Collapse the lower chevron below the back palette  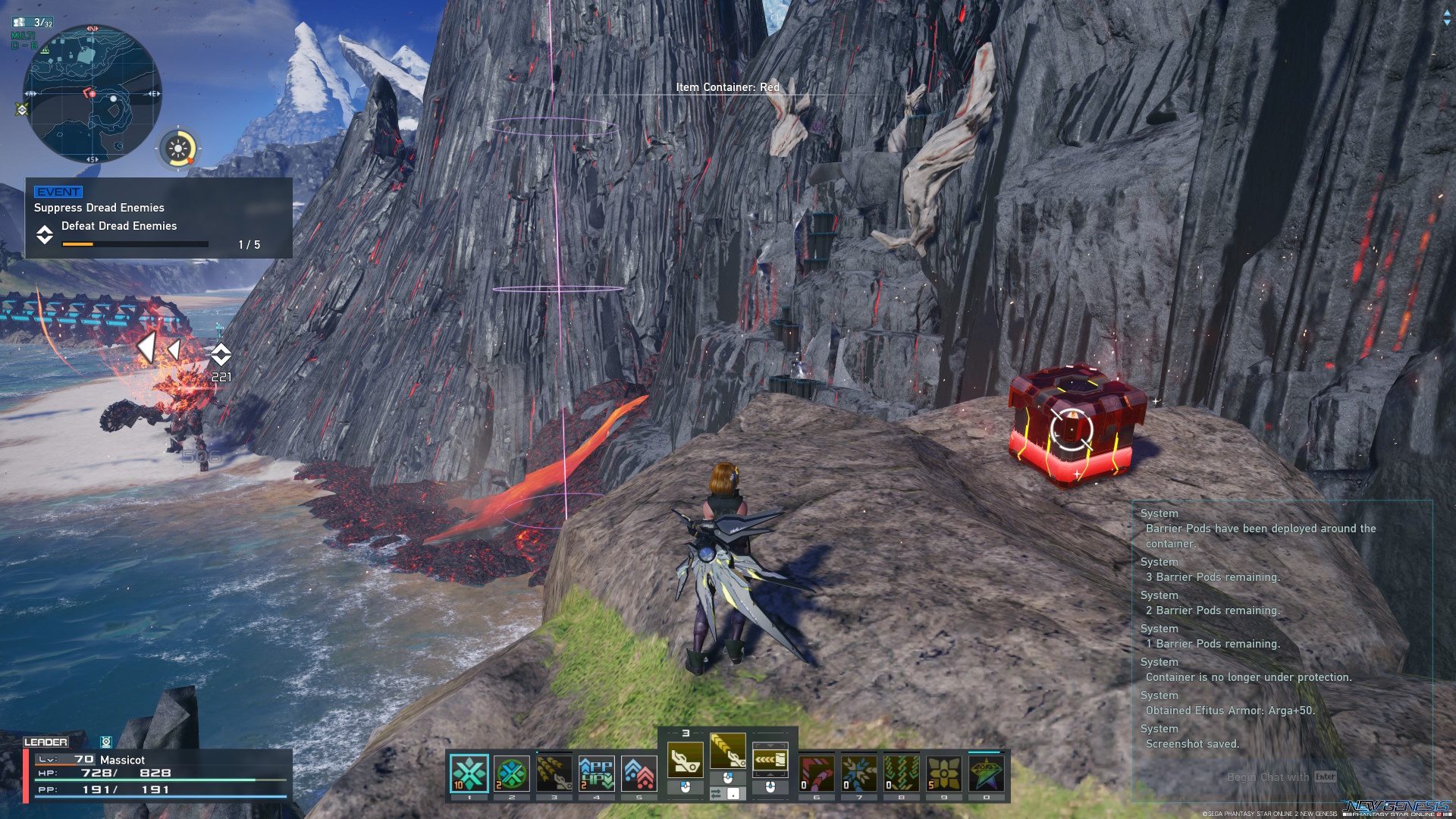tap(771, 776)
